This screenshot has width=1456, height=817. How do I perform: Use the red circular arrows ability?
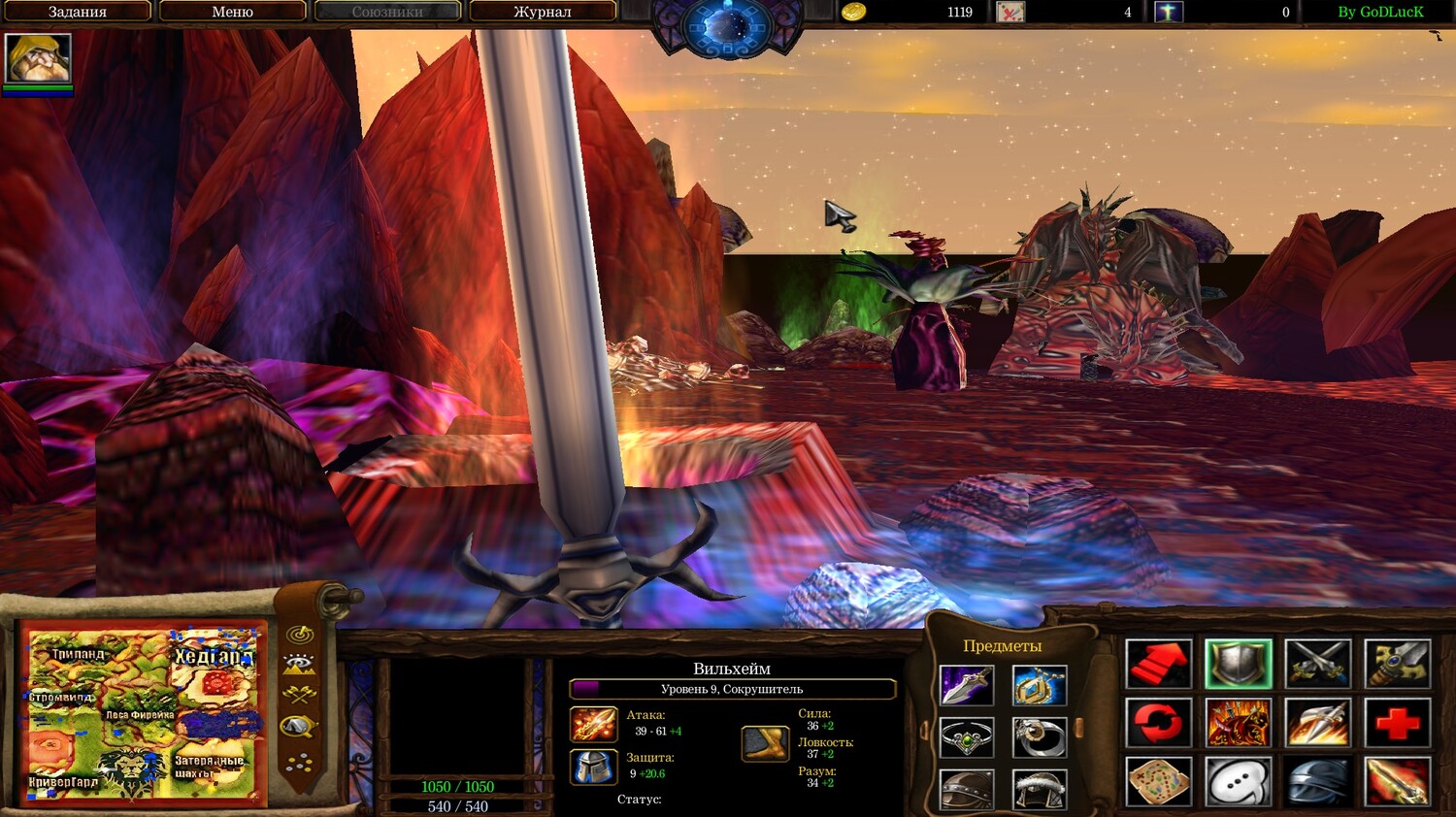coord(1158,723)
